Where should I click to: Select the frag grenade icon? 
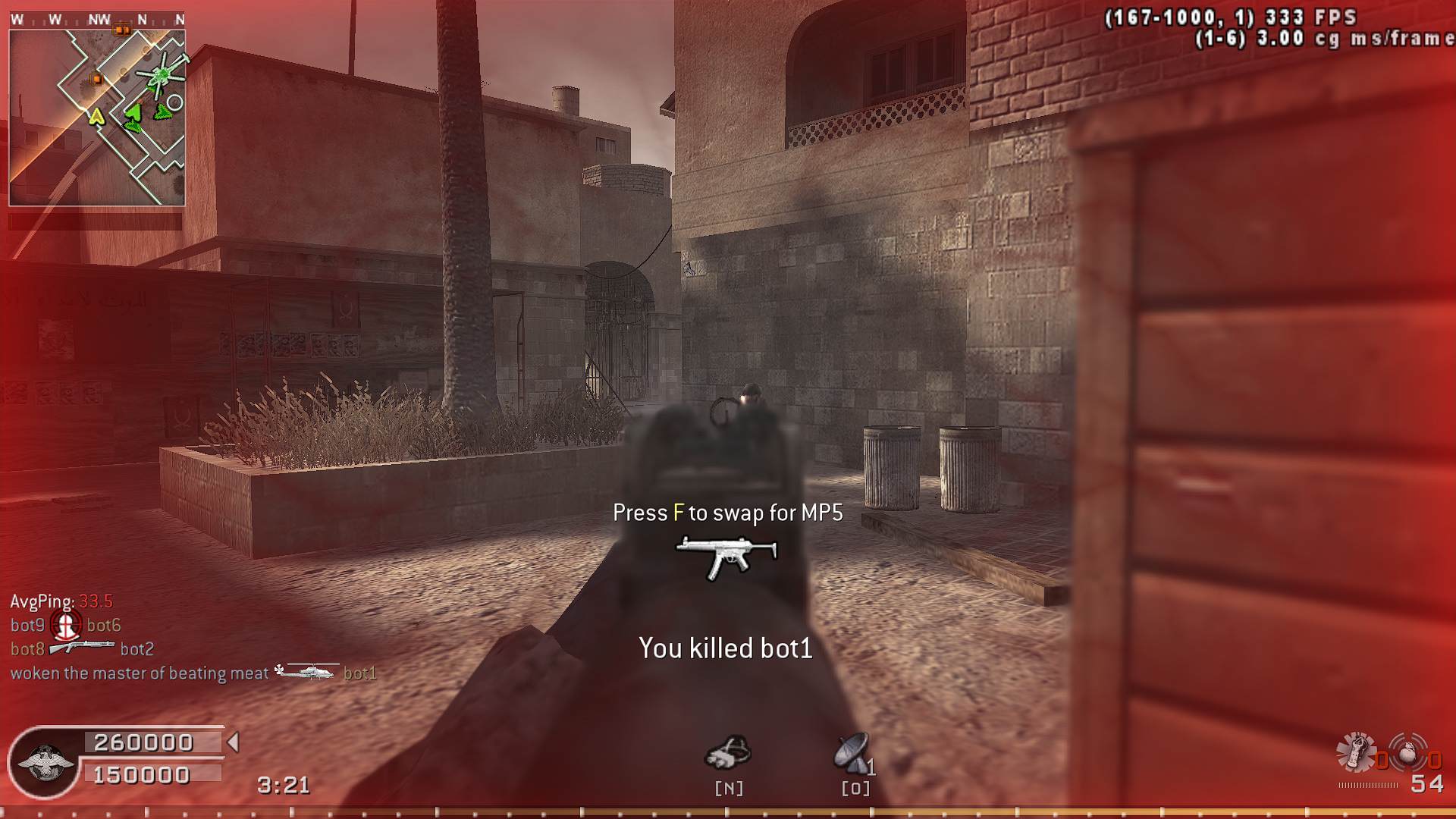click(1409, 752)
